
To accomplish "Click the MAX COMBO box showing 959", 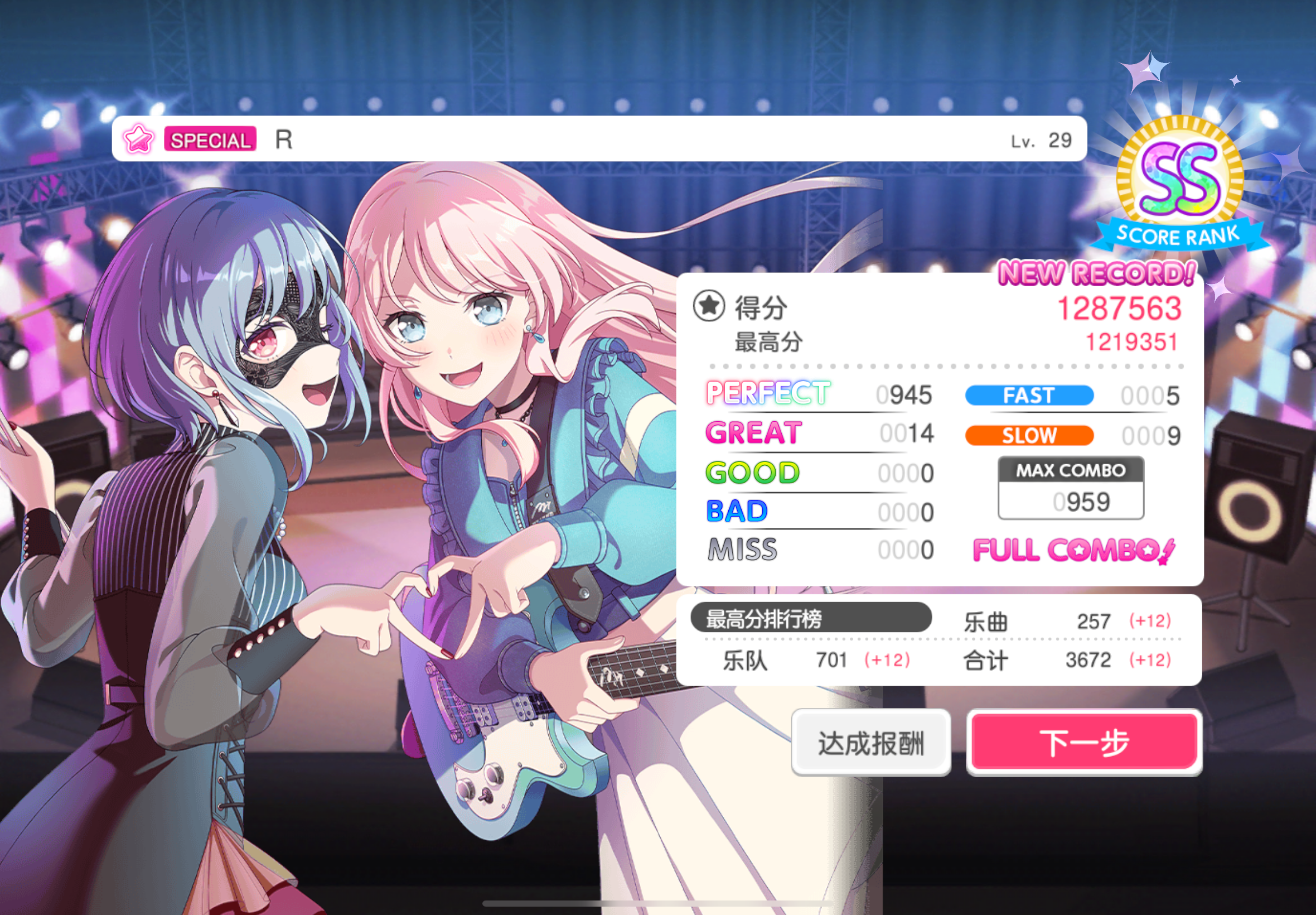I will [1070, 487].
